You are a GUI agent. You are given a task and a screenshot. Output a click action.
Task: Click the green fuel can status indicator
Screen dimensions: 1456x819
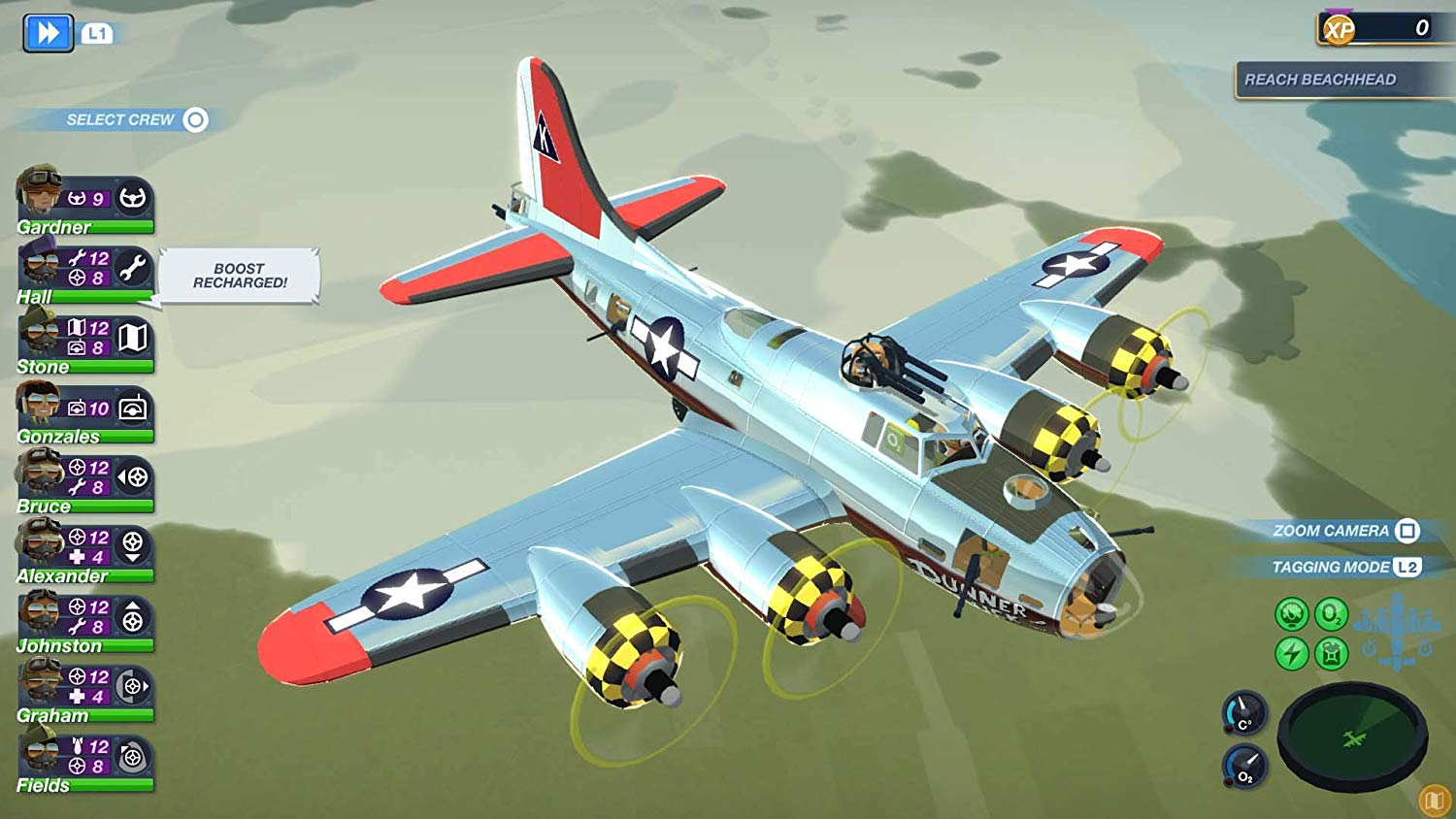pyautogui.click(x=1330, y=653)
